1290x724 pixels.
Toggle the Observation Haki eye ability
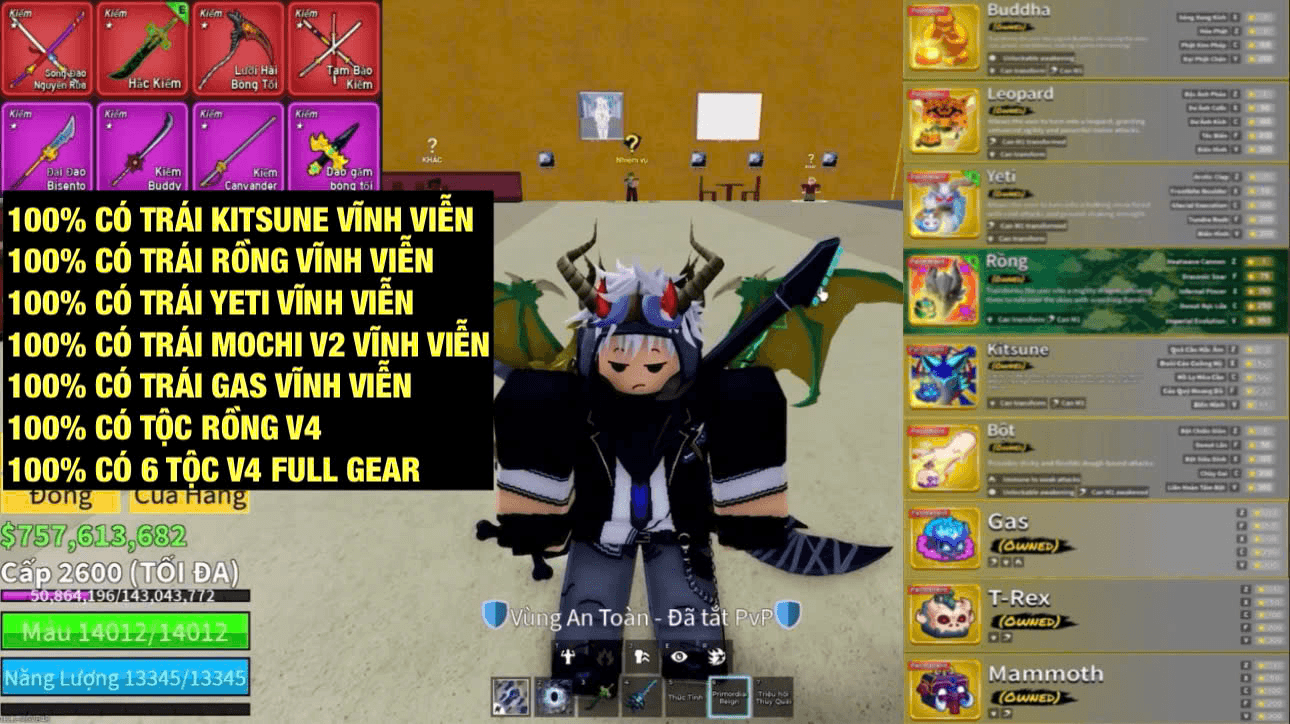[678, 656]
